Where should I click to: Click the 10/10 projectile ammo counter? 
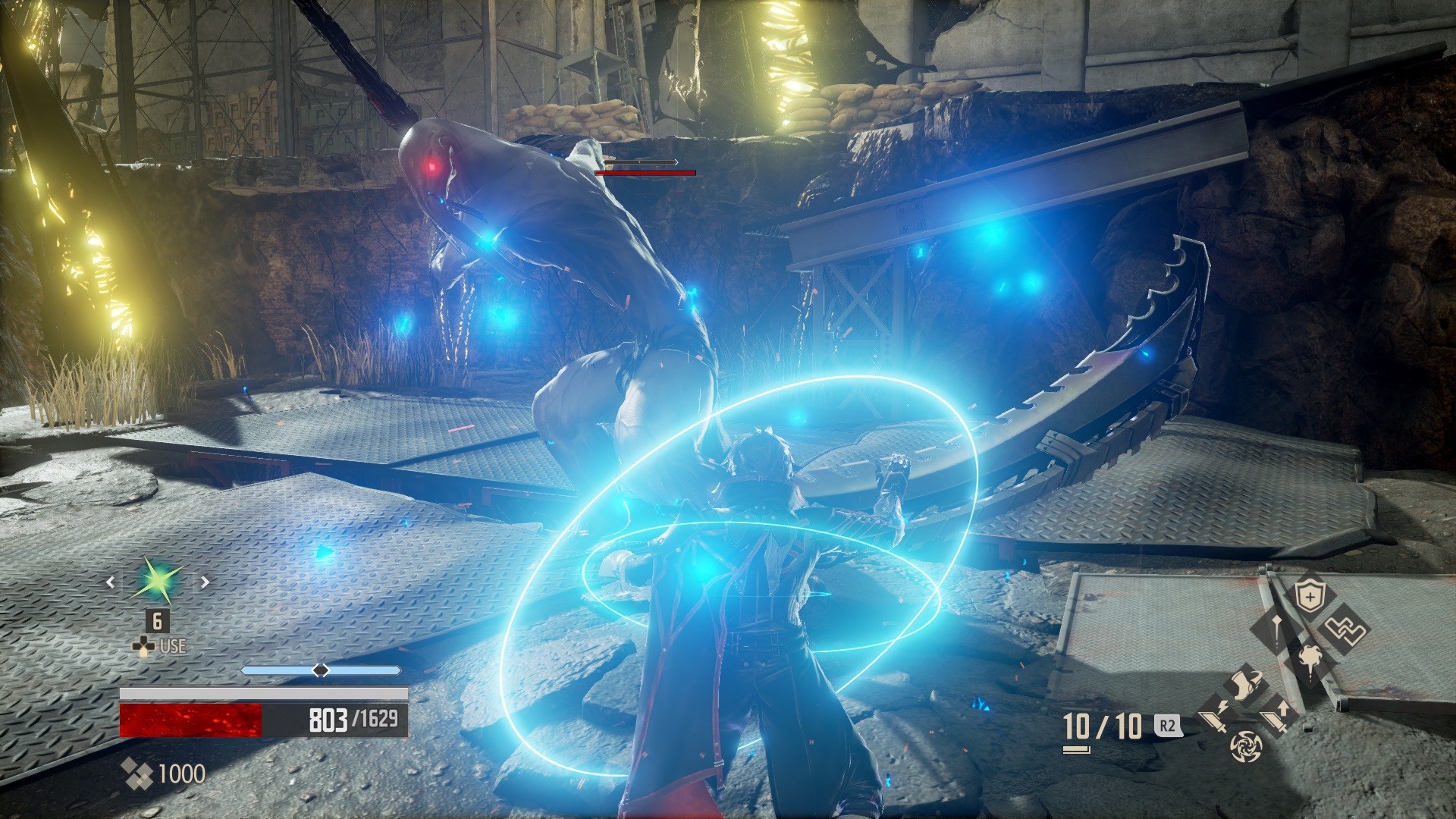point(1102,726)
